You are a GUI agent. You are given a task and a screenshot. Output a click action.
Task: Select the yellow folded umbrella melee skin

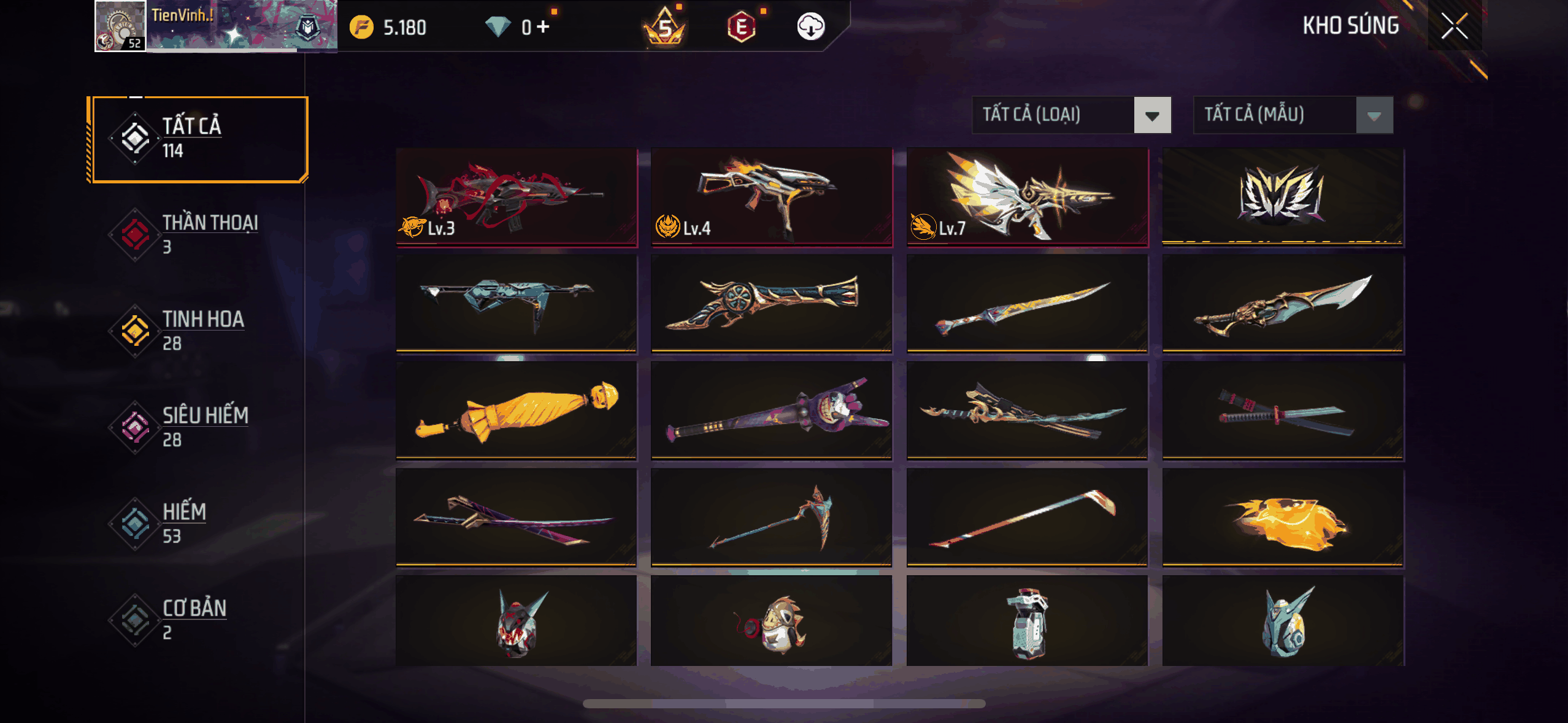click(517, 410)
